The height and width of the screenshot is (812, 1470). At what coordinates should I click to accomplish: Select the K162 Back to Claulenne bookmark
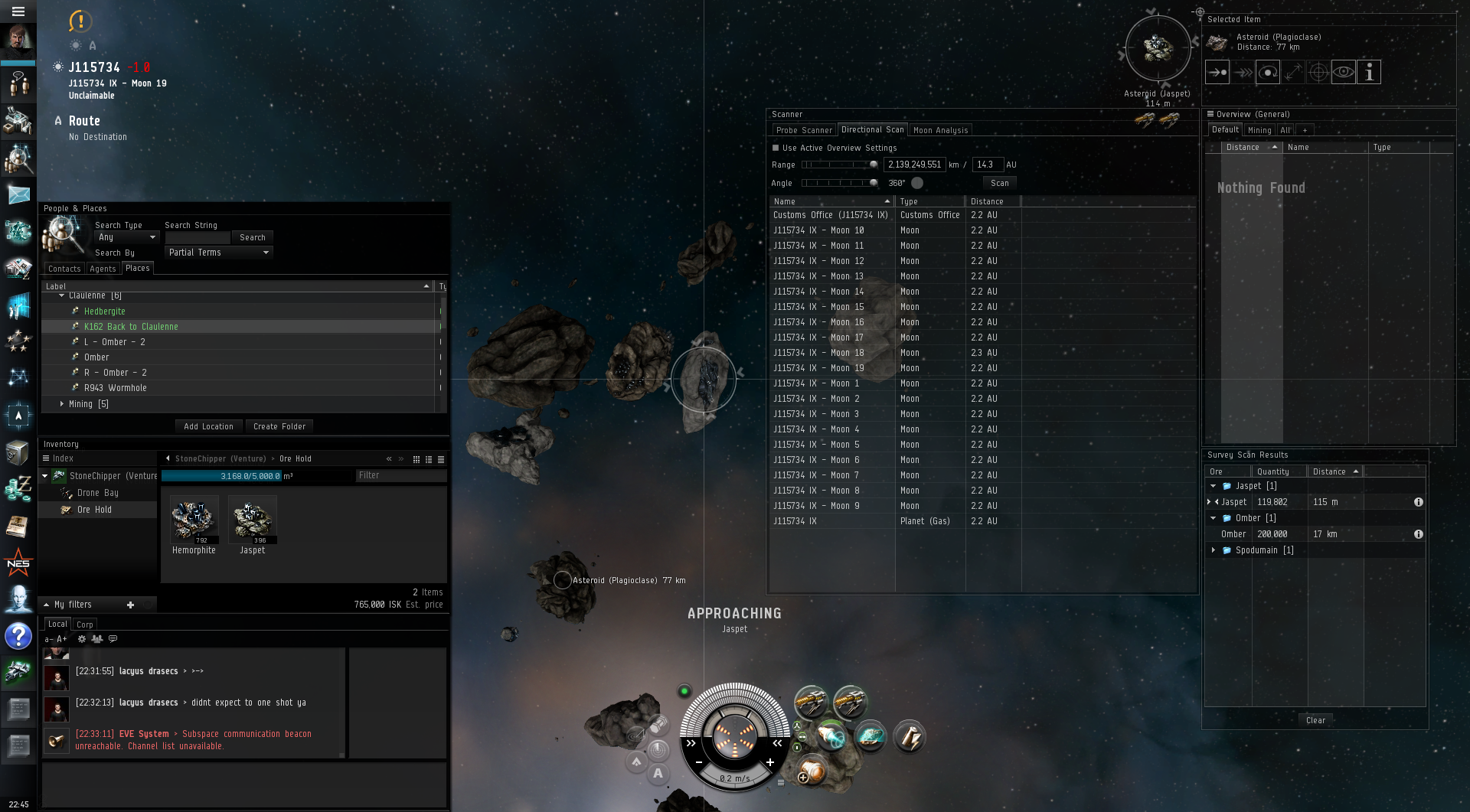[x=131, y=327]
